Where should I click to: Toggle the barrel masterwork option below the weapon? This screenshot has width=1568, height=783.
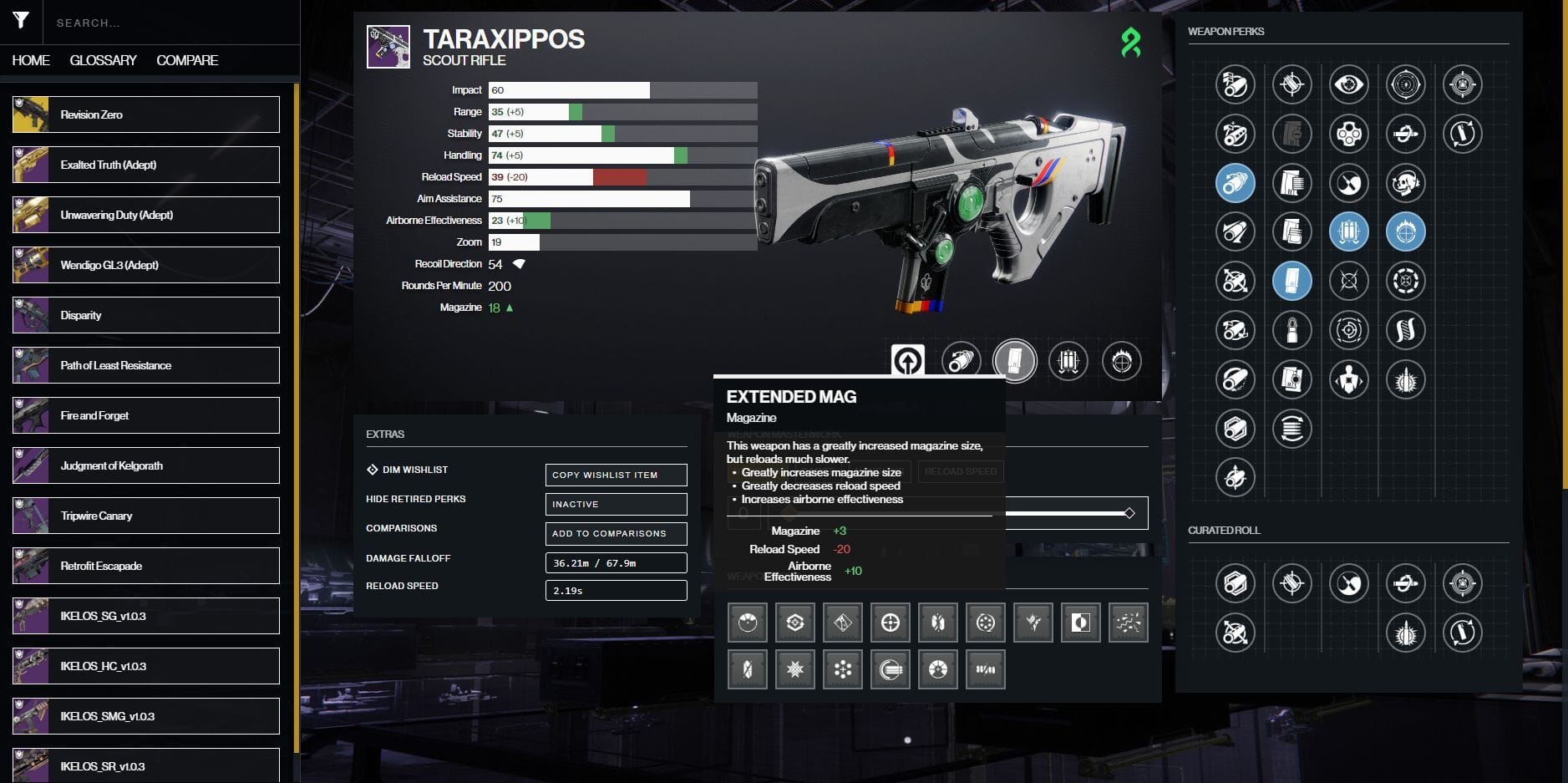962,361
